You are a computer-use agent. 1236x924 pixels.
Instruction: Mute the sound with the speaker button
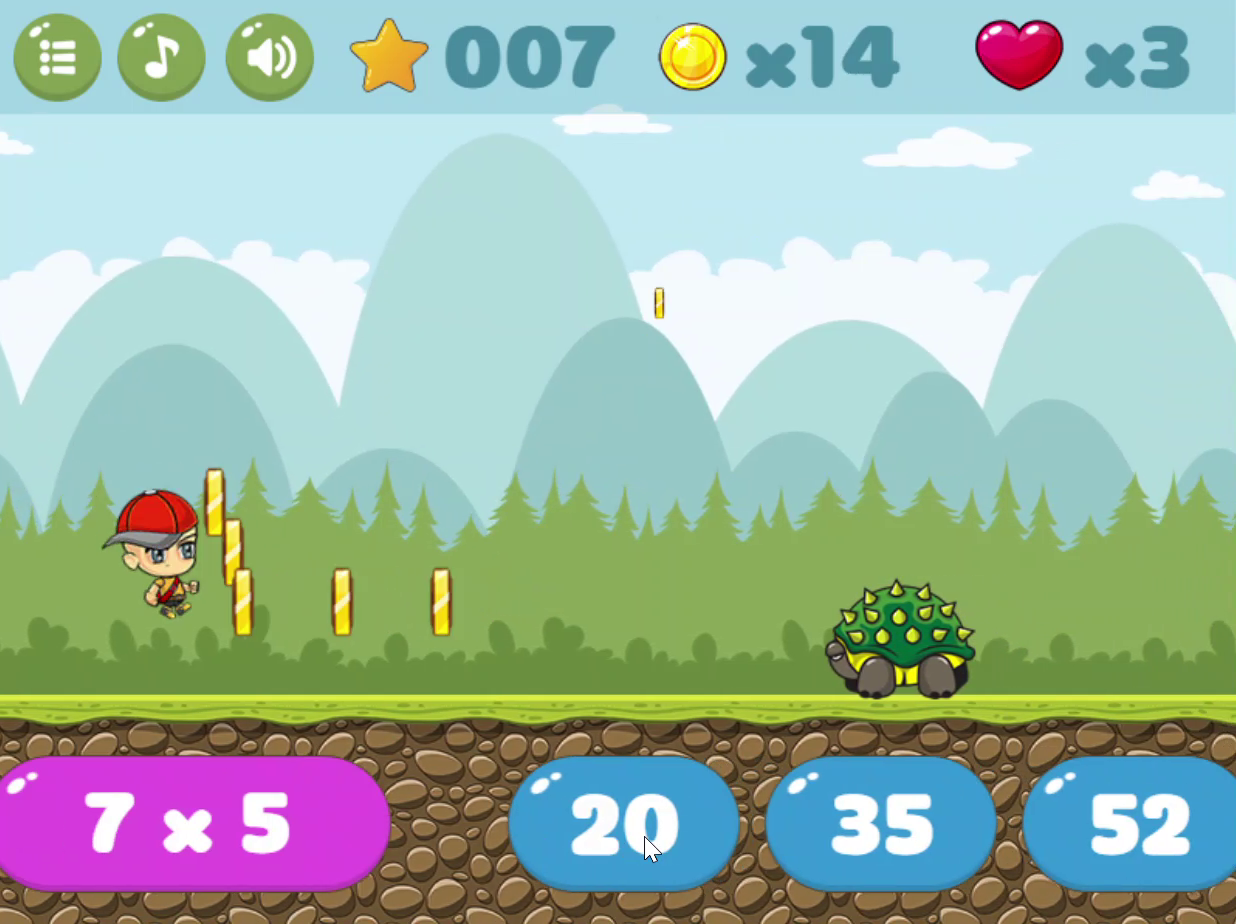pyautogui.click(x=269, y=57)
